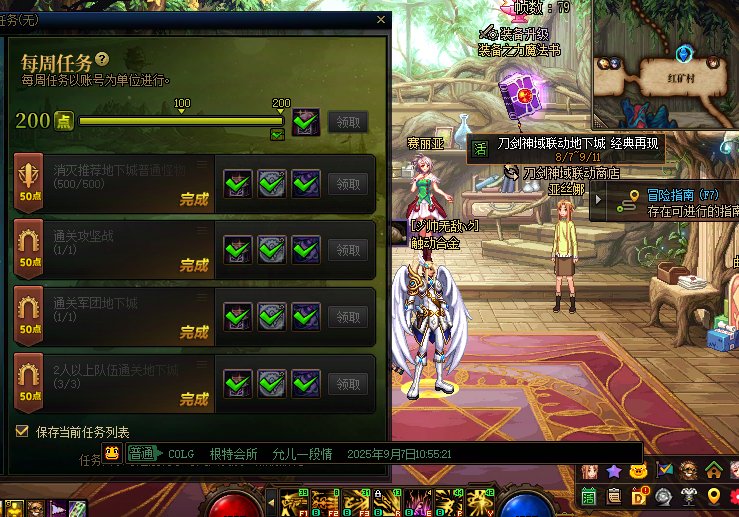Open the green calendar activity icon

589,495
